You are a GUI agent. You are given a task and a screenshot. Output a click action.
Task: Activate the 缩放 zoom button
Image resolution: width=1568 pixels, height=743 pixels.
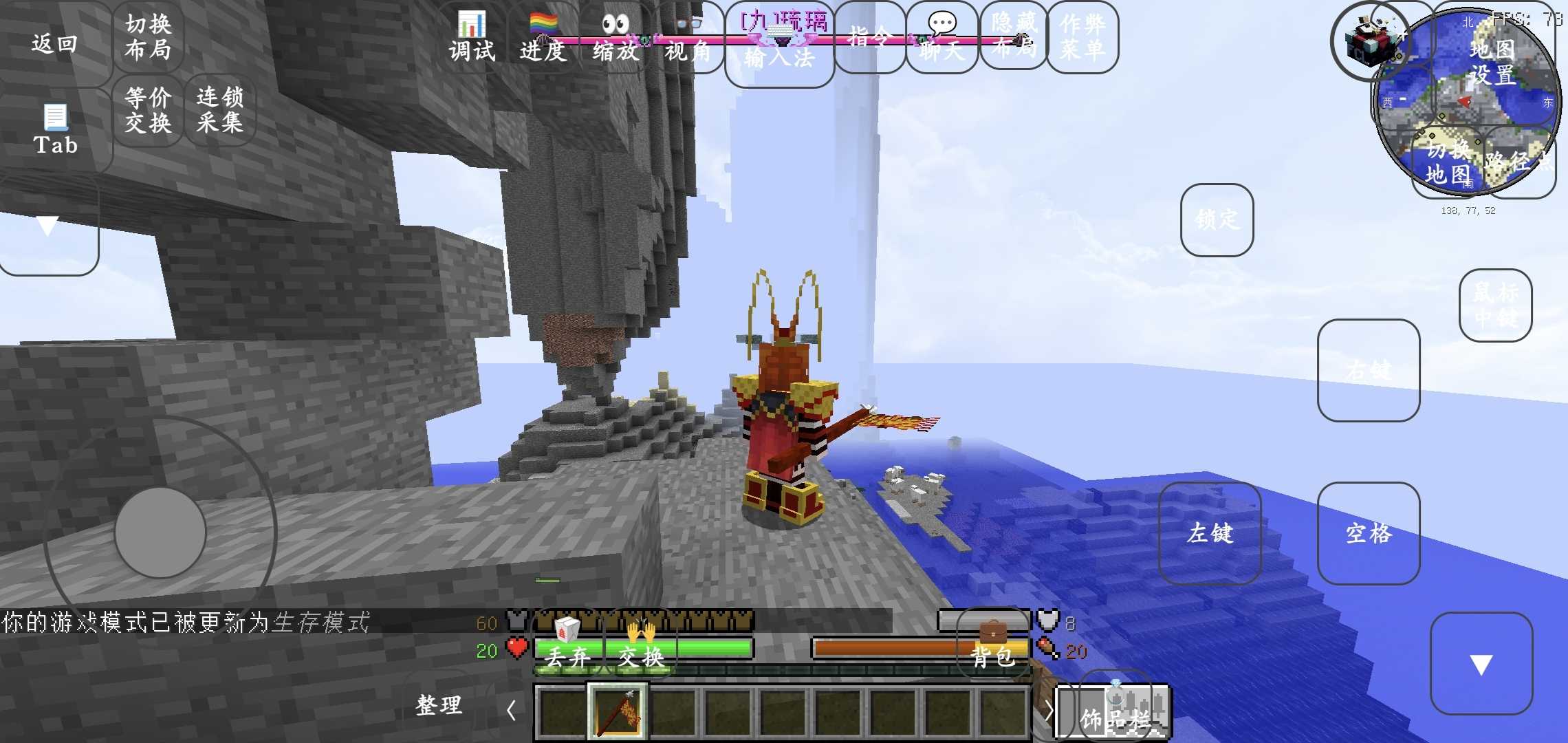coord(616,37)
